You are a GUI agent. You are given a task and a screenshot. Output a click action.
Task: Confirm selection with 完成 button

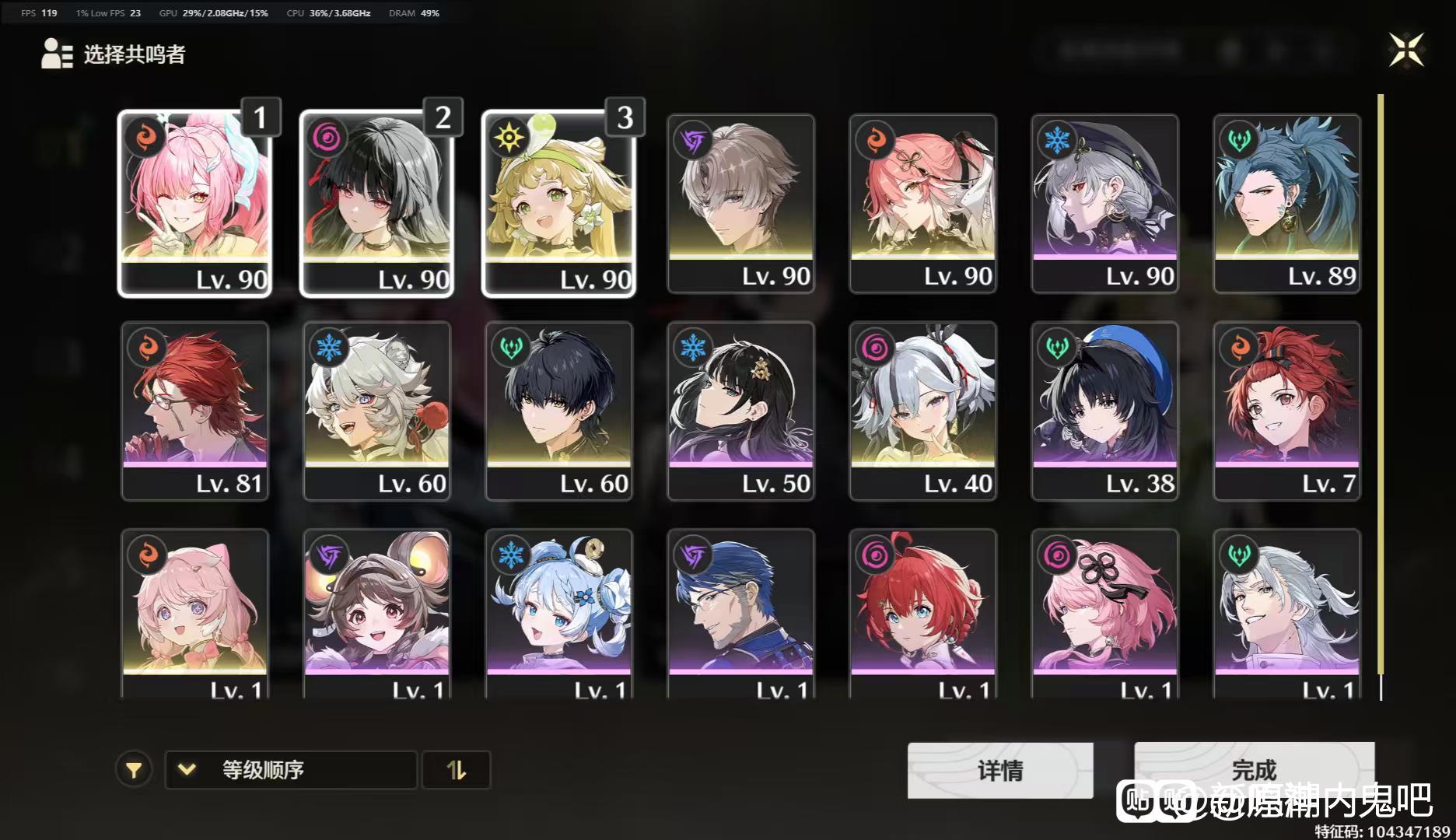[1254, 768]
